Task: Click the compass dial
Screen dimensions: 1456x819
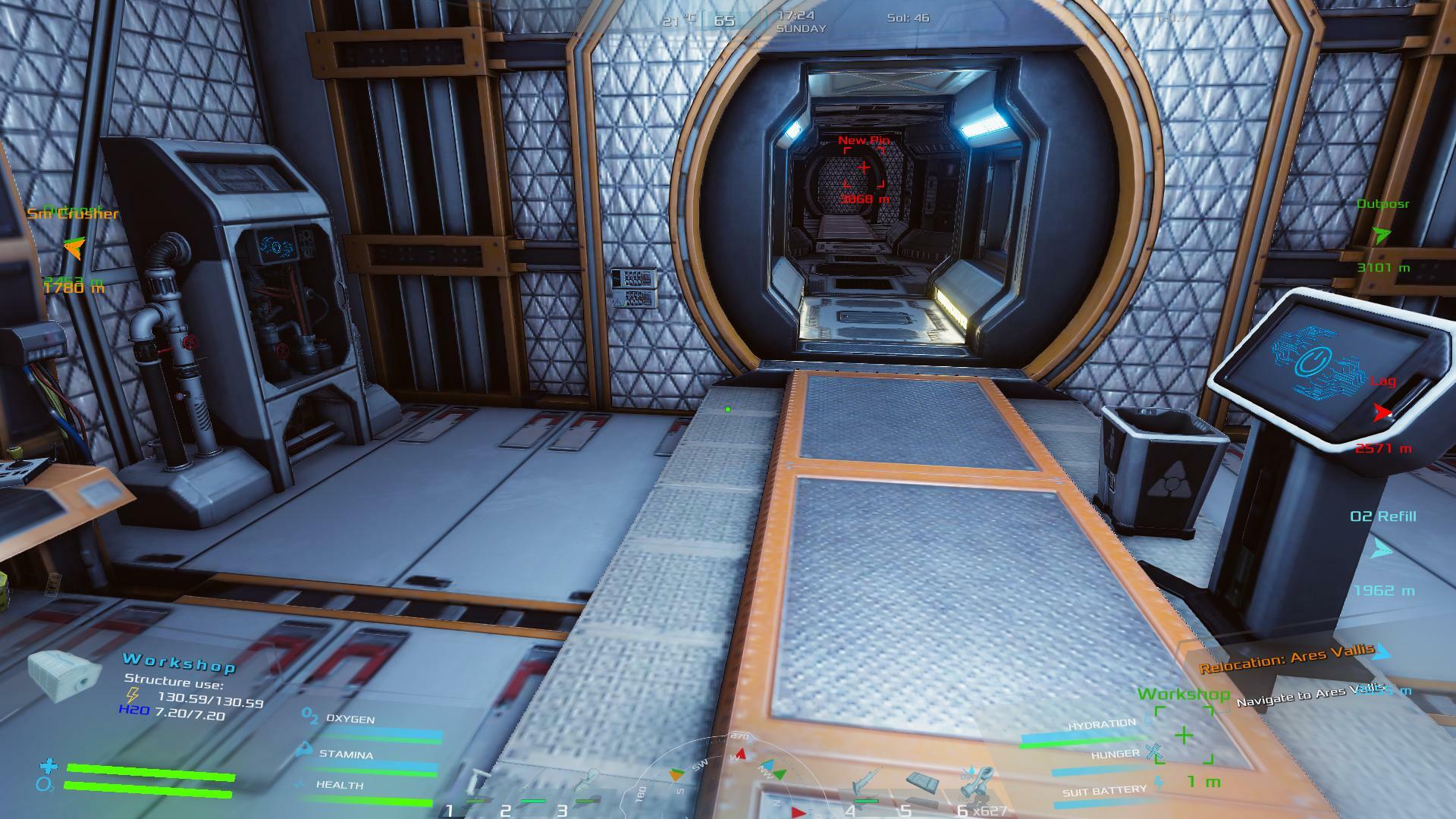Action: pos(728,777)
